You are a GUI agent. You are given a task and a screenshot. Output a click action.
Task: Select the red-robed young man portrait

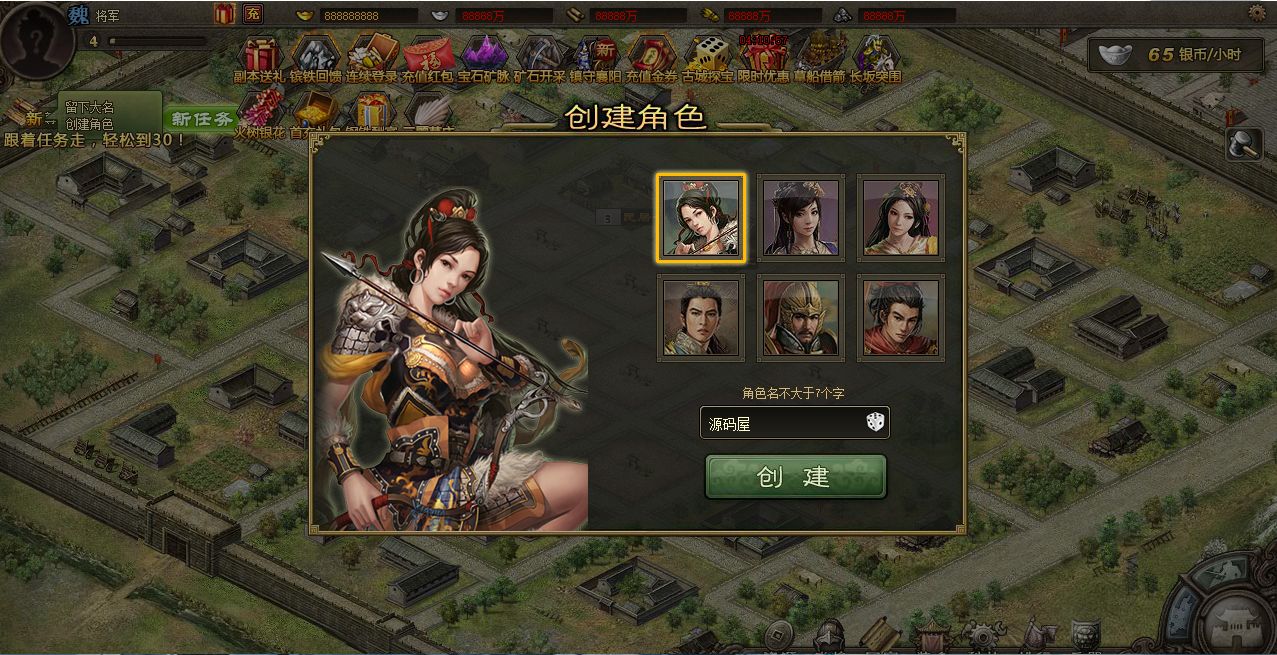tap(901, 318)
